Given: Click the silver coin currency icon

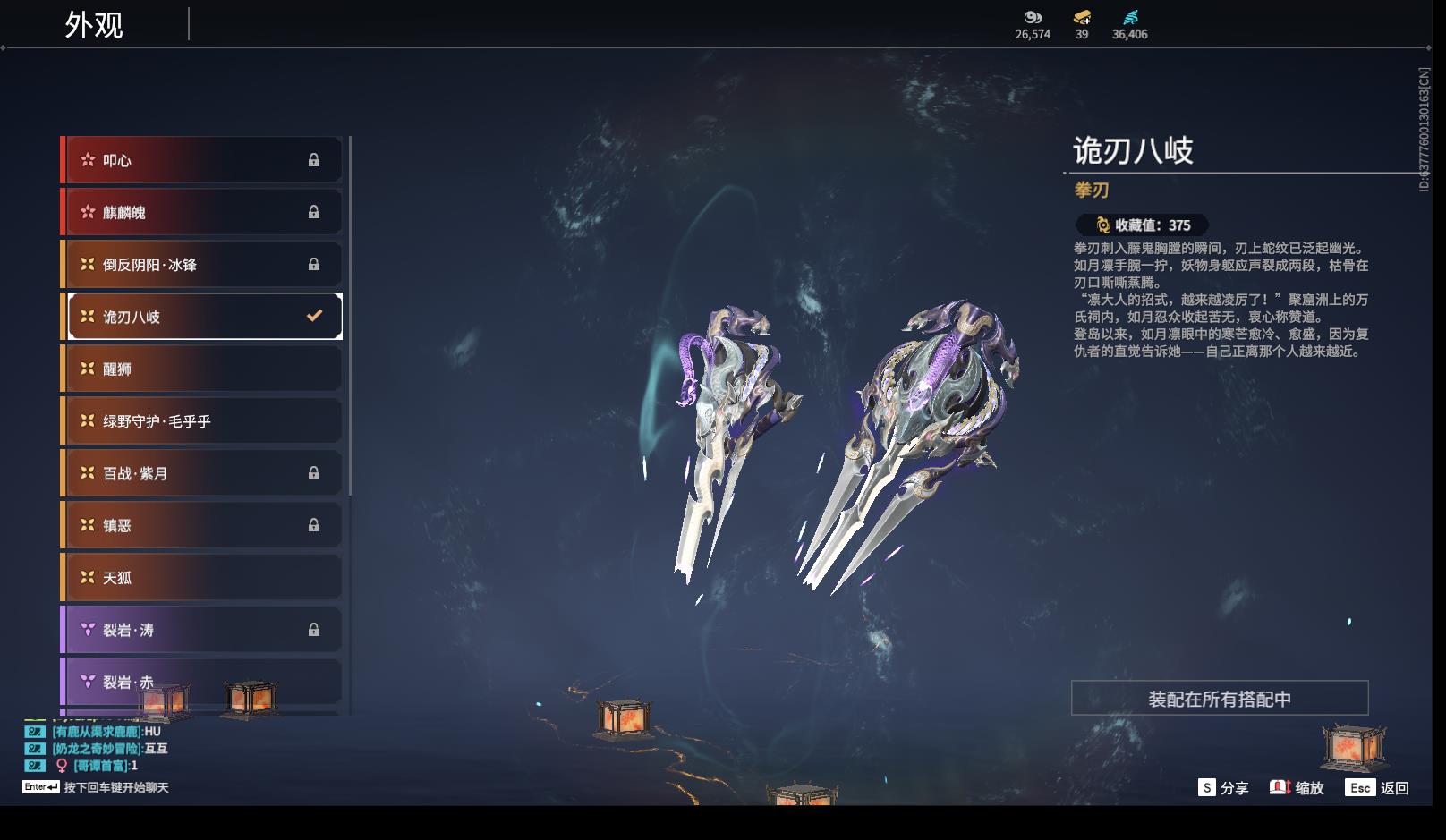Looking at the screenshot, I should (1033, 18).
